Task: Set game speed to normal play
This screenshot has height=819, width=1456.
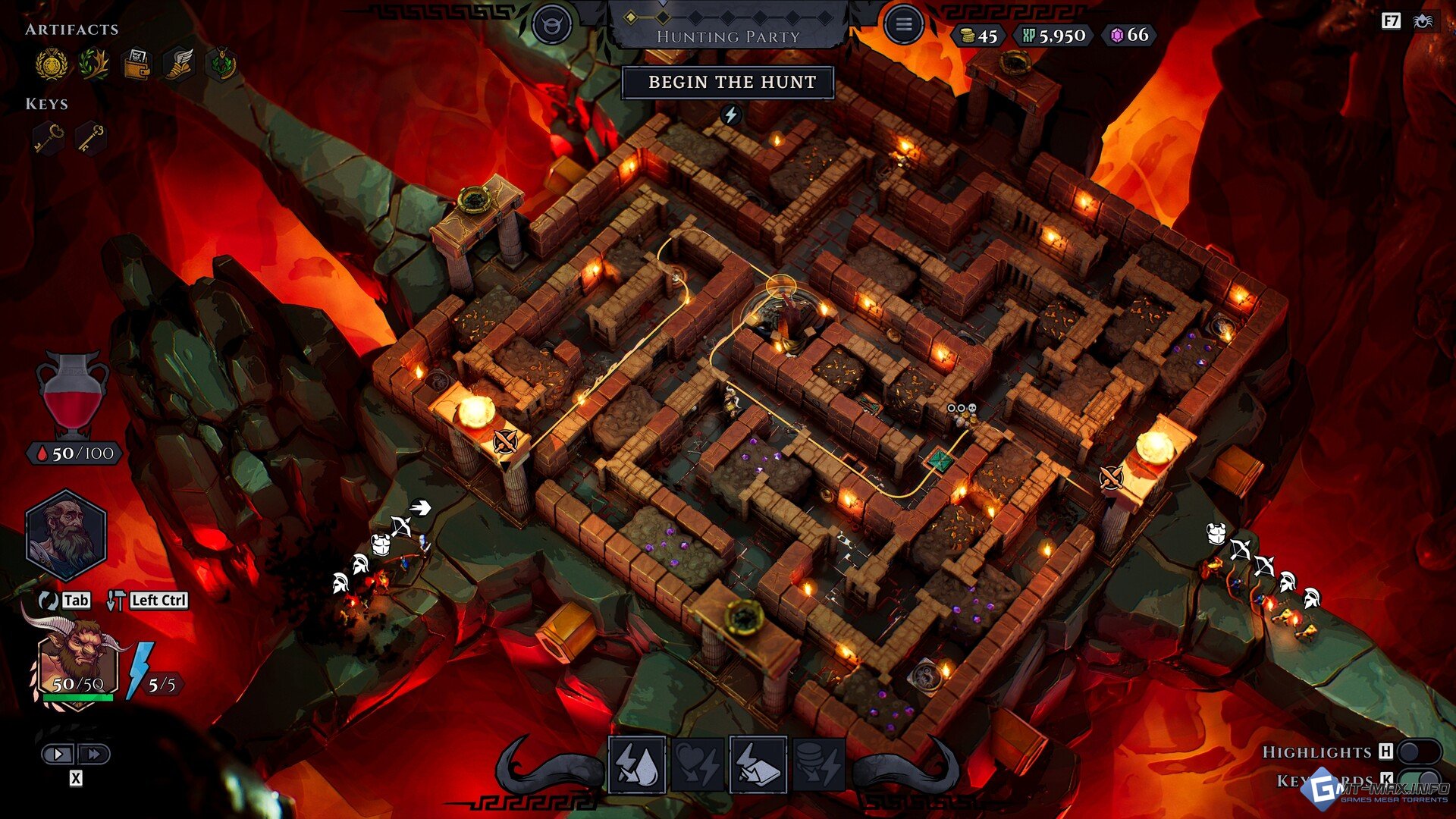Action: (58, 754)
